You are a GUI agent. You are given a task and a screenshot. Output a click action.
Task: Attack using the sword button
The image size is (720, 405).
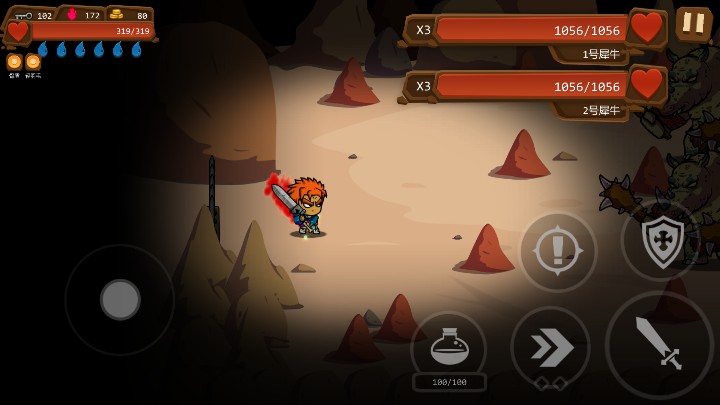658,344
